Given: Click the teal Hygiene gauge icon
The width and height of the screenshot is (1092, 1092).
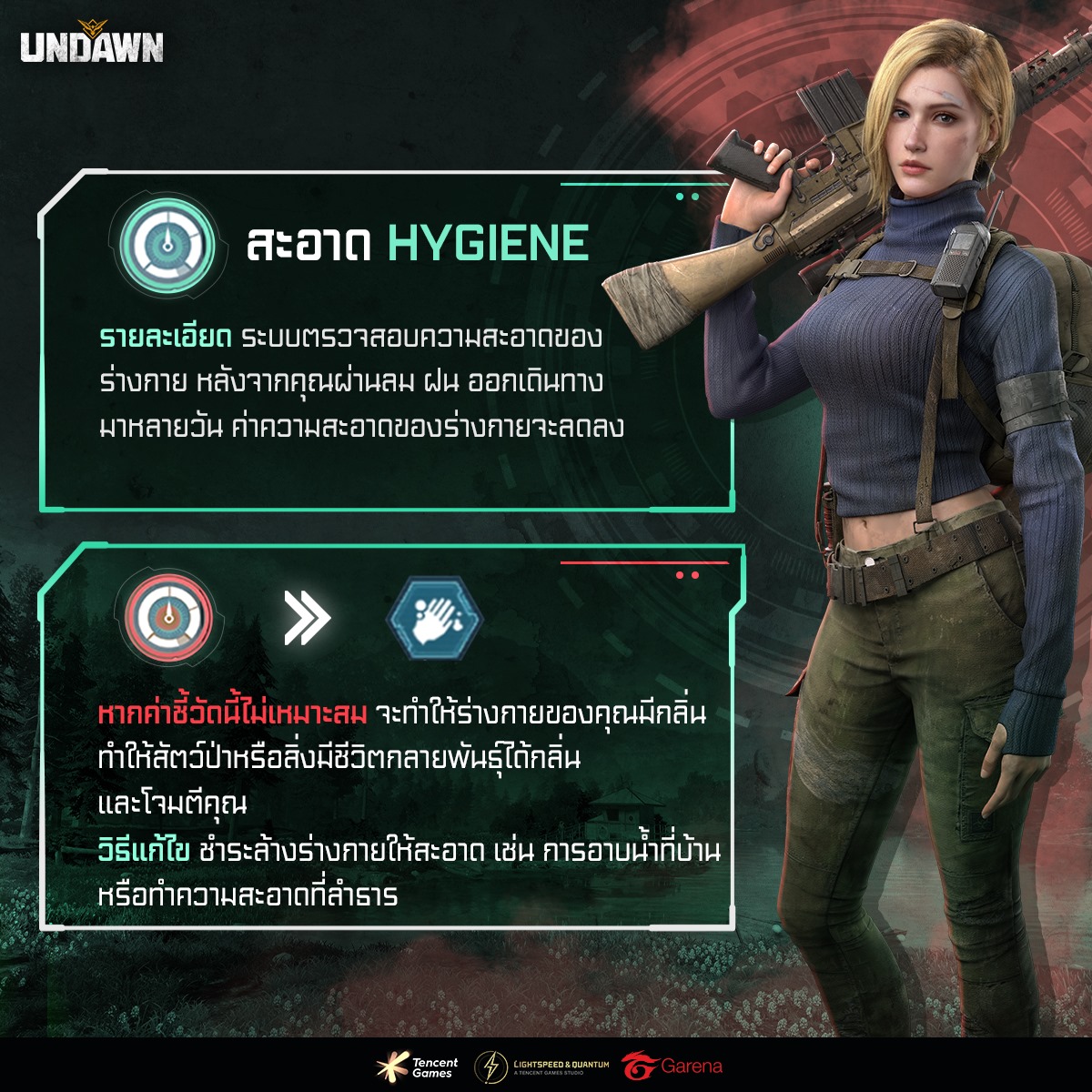Looking at the screenshot, I should click(x=167, y=244).
